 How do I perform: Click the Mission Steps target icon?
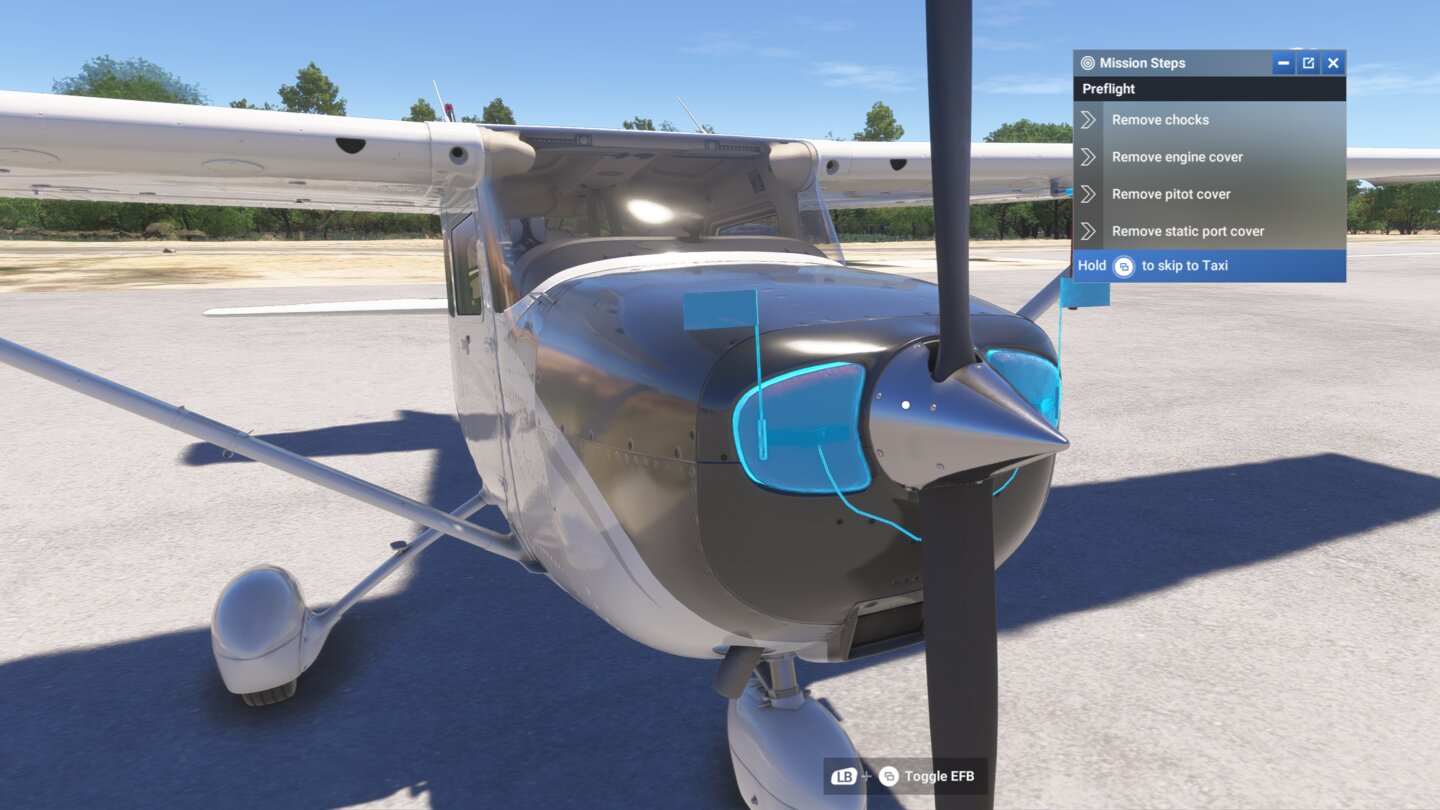[x=1087, y=62]
